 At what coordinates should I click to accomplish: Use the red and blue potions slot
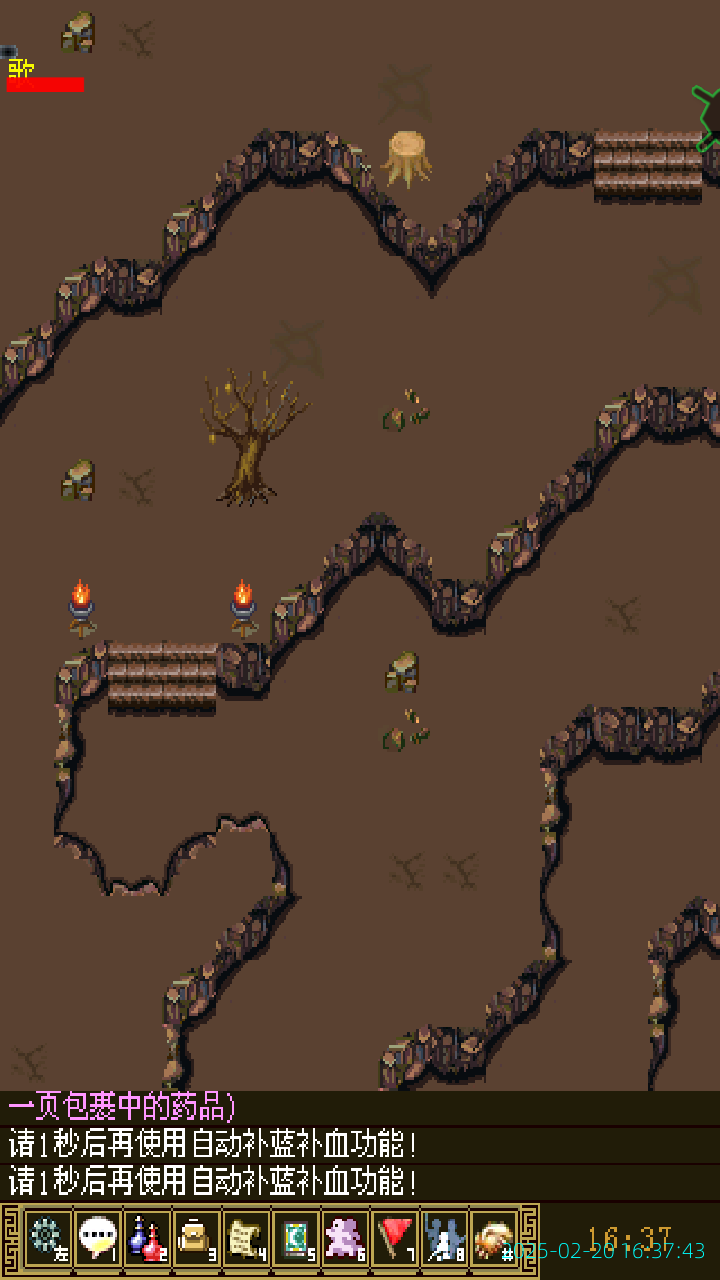pos(147,1238)
